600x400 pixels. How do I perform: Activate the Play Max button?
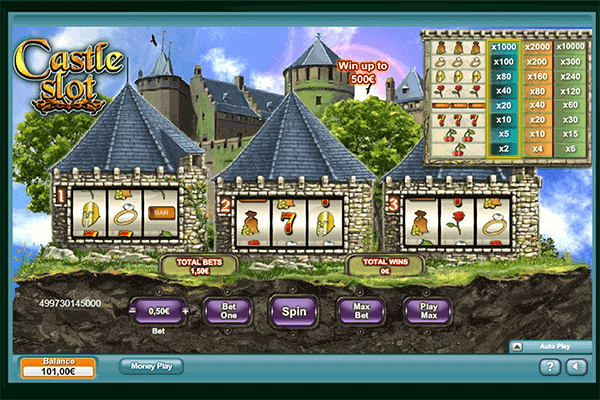tap(427, 310)
